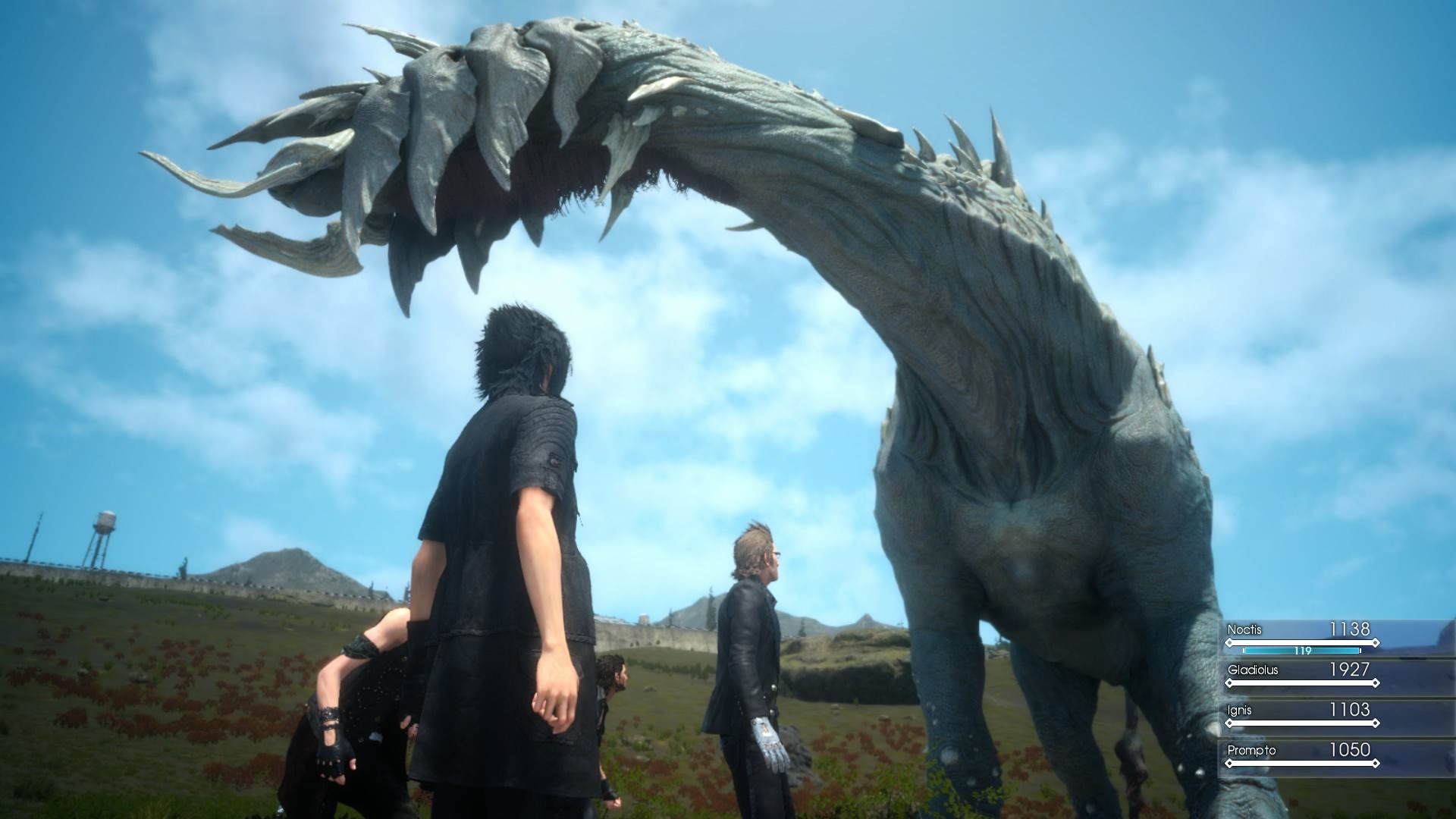The width and height of the screenshot is (1456, 819).
Task: Select Ignis's HP value 1103
Action: [x=1350, y=710]
